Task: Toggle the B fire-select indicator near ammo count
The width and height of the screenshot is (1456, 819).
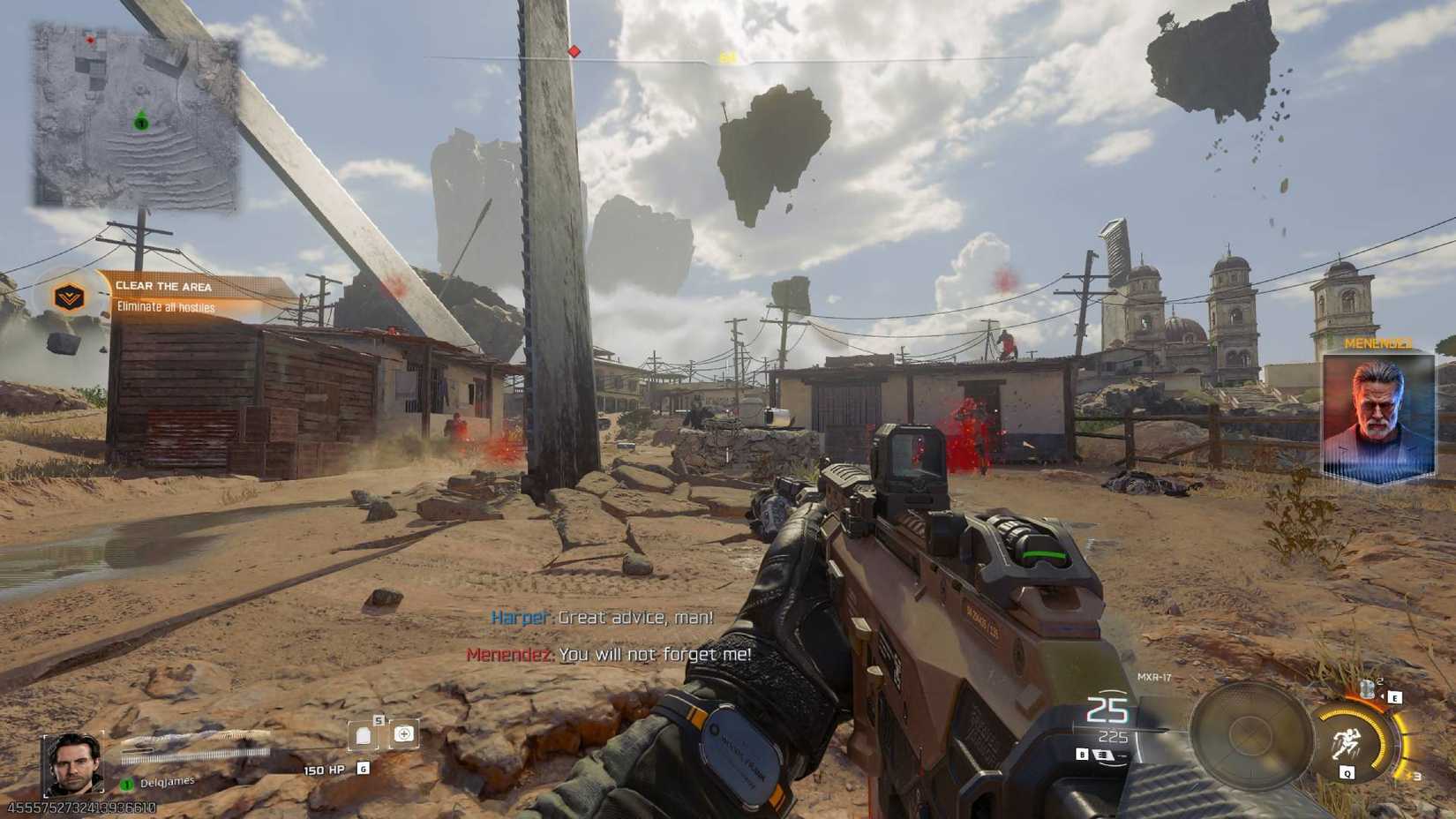Action: (x=1082, y=754)
